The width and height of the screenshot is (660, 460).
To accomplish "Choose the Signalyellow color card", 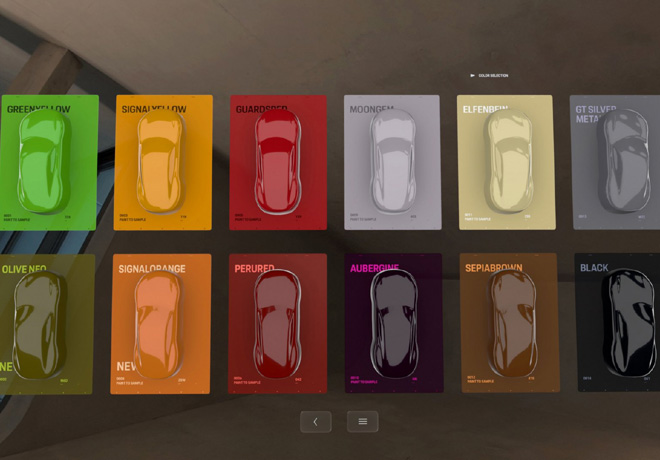I will [x=163, y=163].
